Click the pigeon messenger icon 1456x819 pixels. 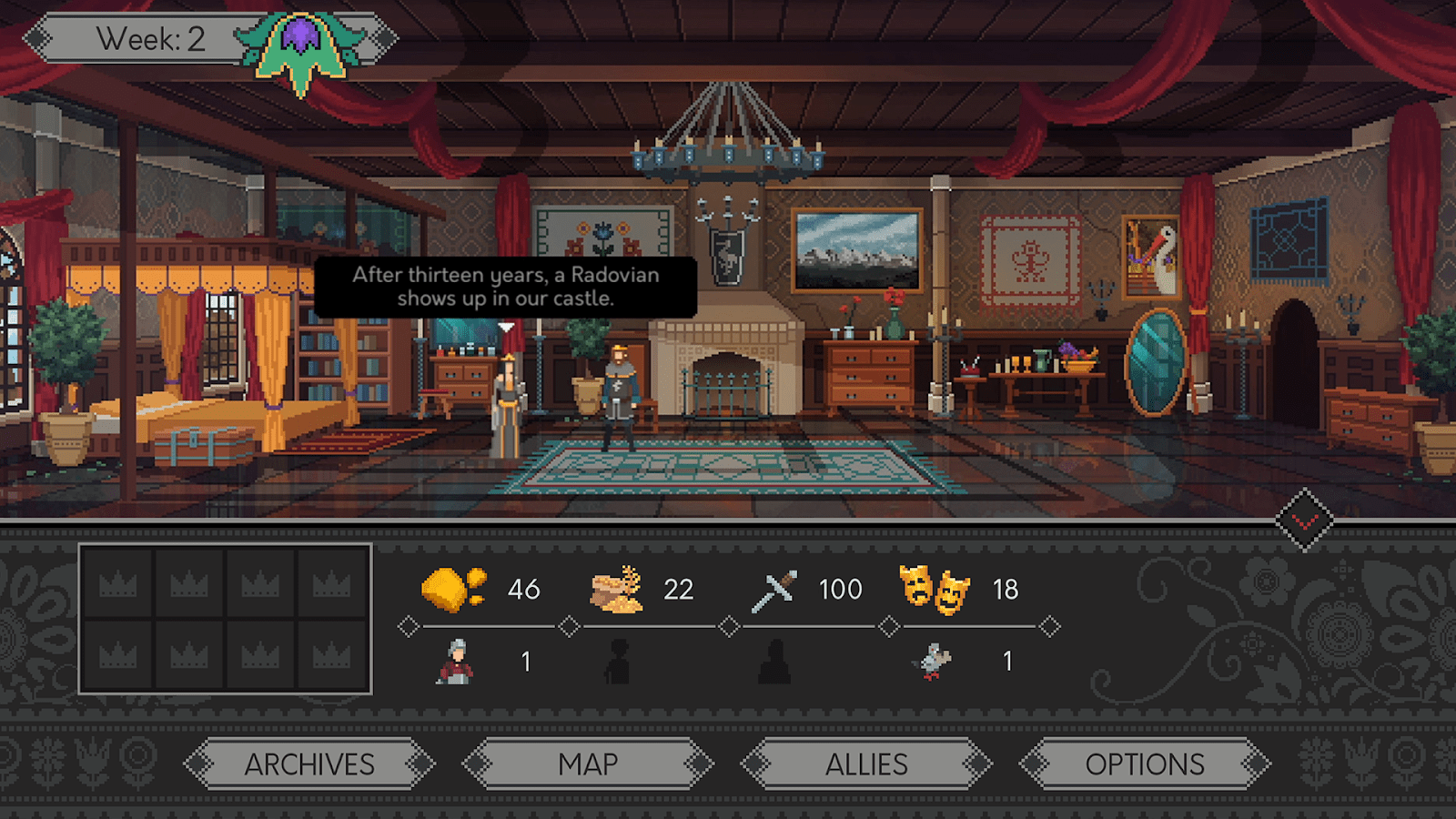pyautogui.click(x=934, y=662)
